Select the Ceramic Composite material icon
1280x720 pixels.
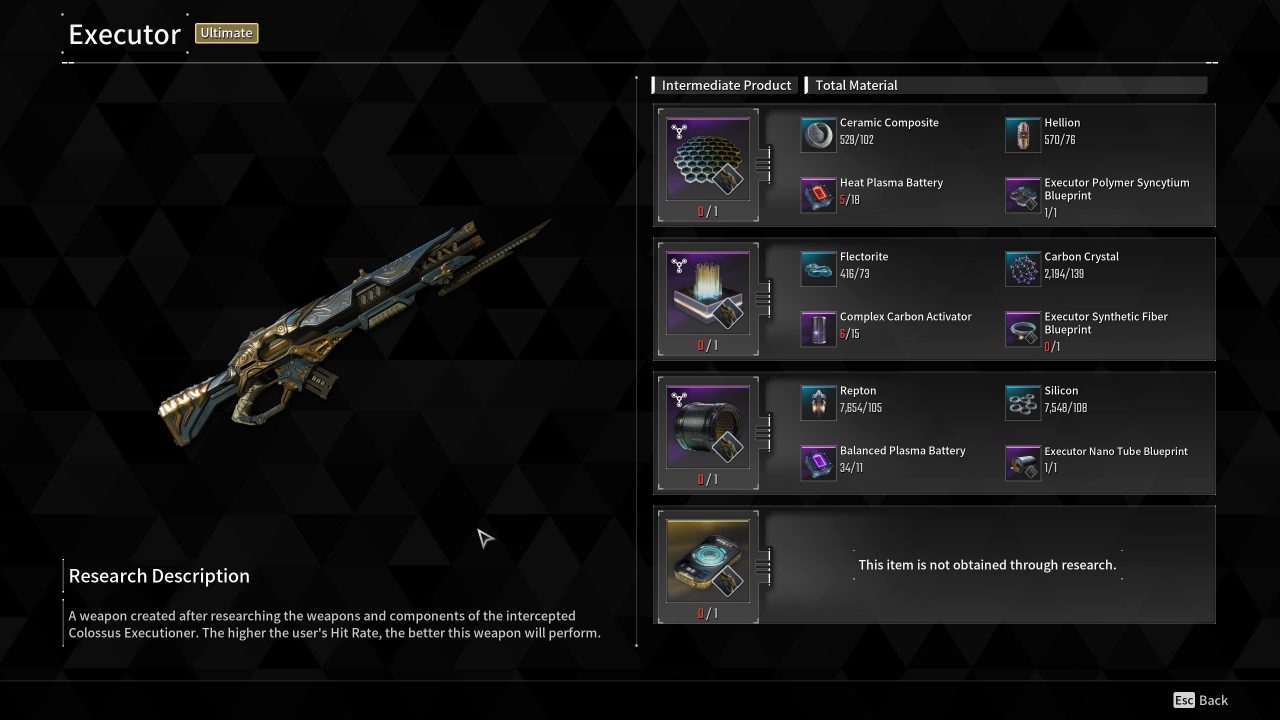click(818, 133)
